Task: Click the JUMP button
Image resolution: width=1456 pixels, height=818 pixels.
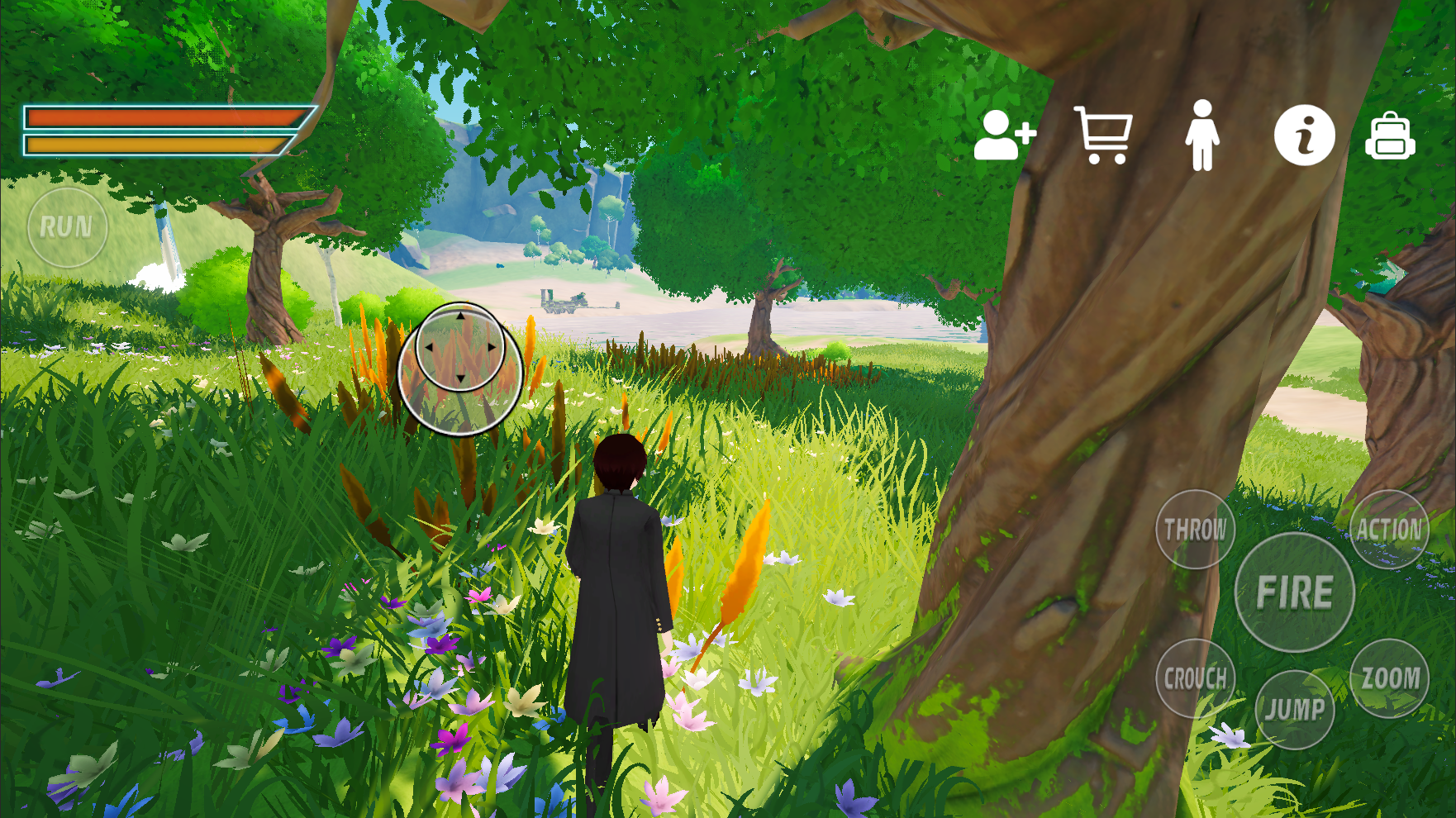Action: point(1294,709)
